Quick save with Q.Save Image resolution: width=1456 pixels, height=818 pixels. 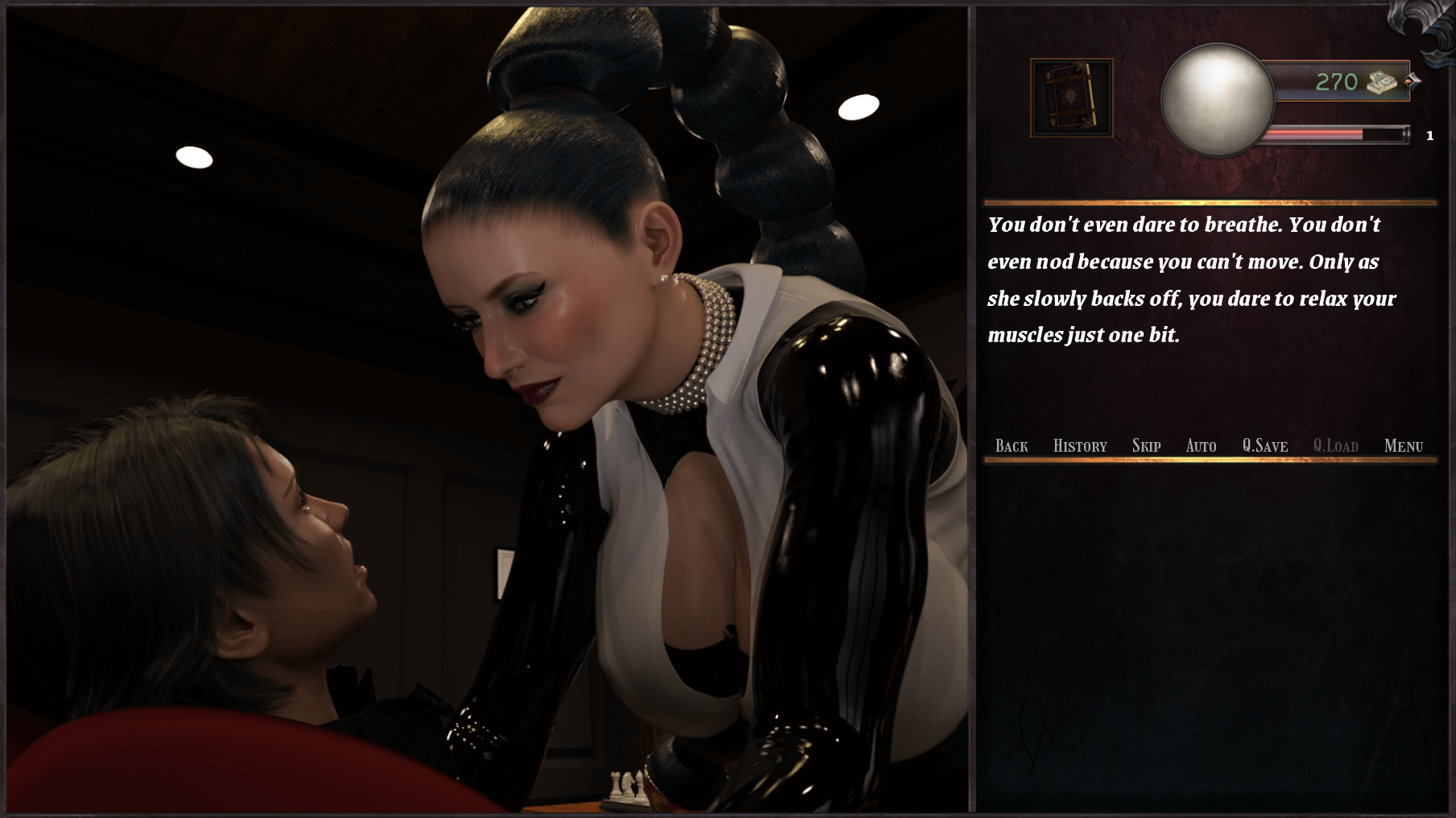[x=1264, y=446]
